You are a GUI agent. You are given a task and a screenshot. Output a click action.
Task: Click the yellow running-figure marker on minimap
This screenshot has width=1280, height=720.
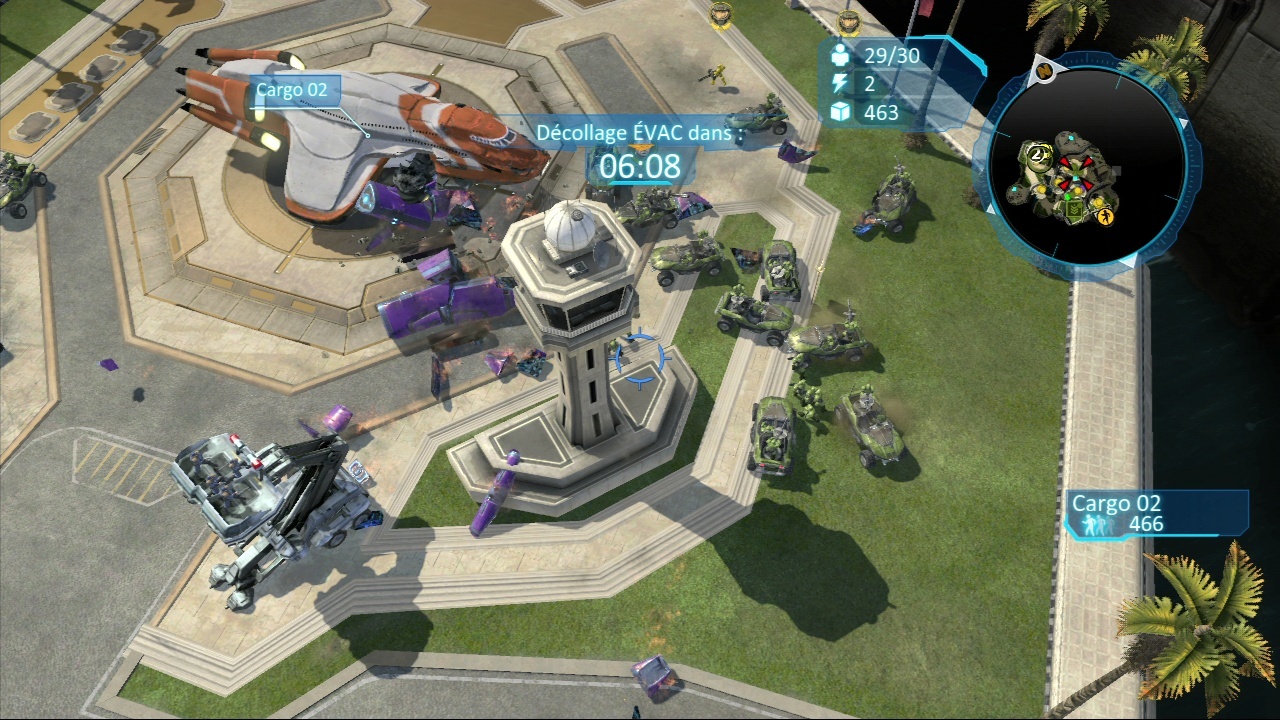(1104, 216)
